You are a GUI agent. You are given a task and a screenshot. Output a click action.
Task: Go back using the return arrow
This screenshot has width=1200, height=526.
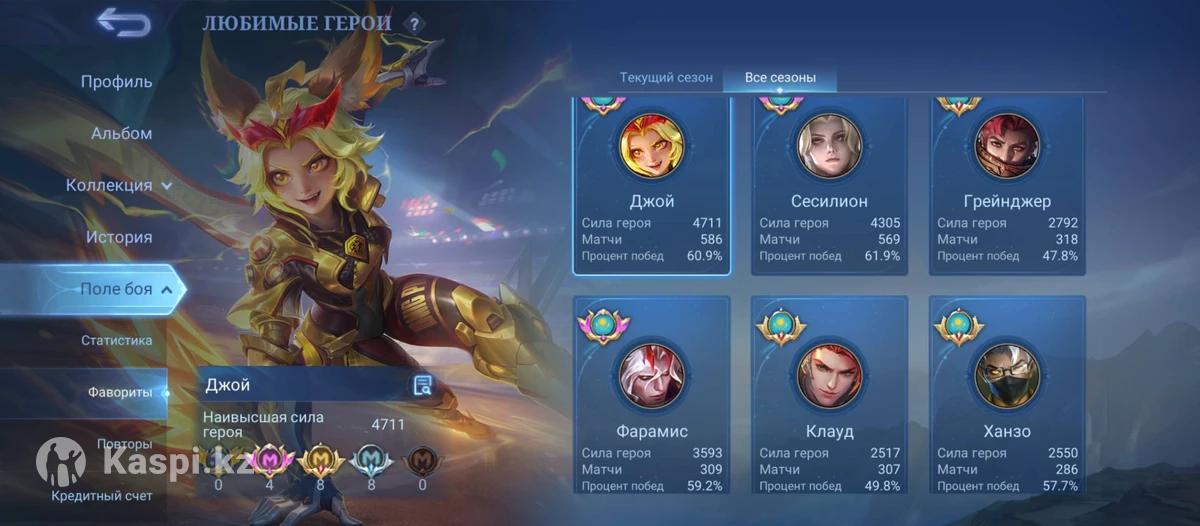[x=123, y=22]
